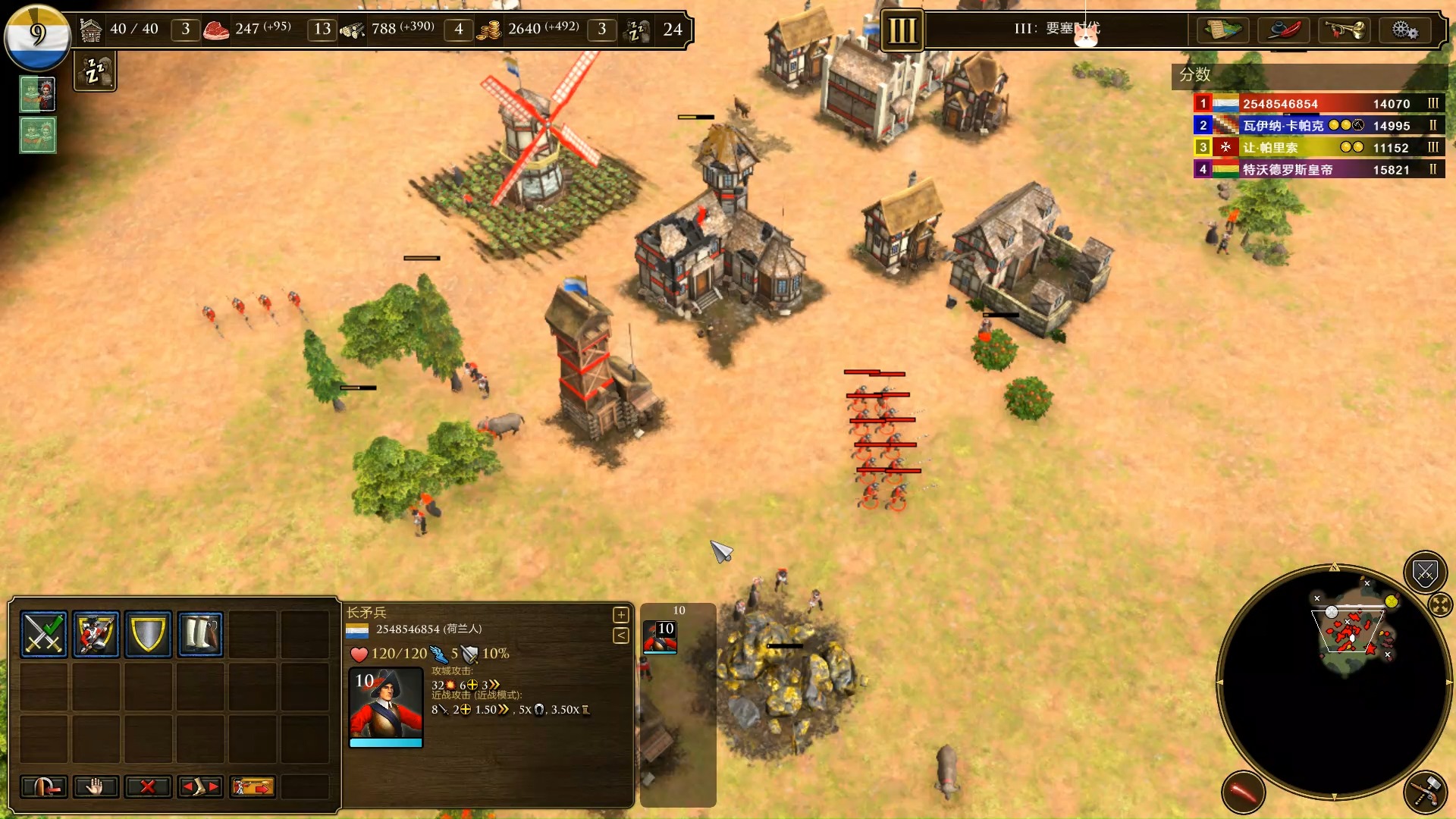Choose the musketeer shield formation icon
Image resolution: width=1456 pixels, height=819 pixels.
tap(96, 634)
